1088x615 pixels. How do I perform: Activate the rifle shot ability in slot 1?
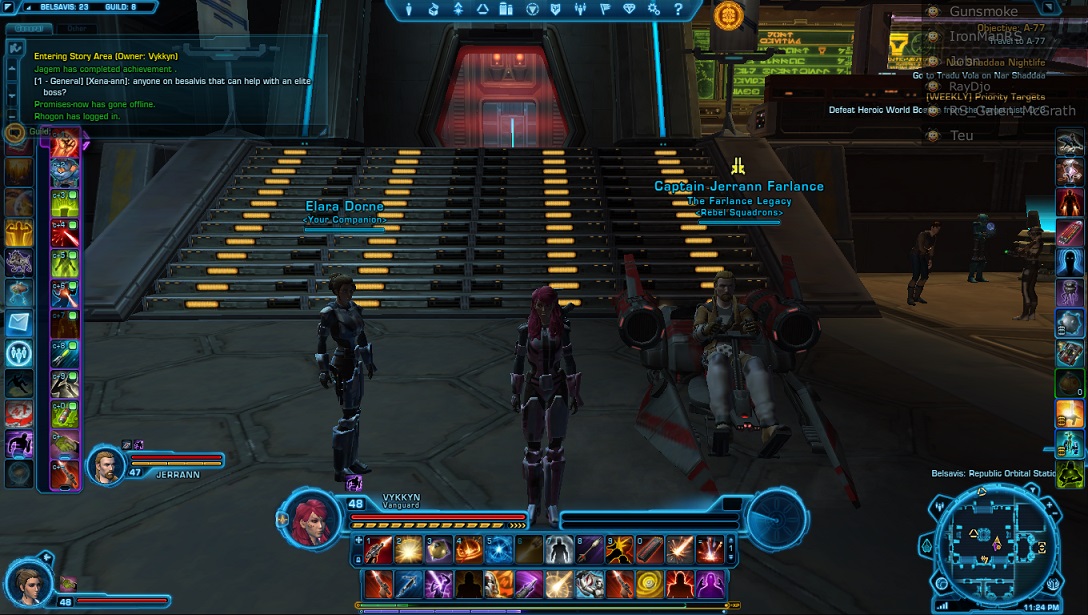(377, 548)
